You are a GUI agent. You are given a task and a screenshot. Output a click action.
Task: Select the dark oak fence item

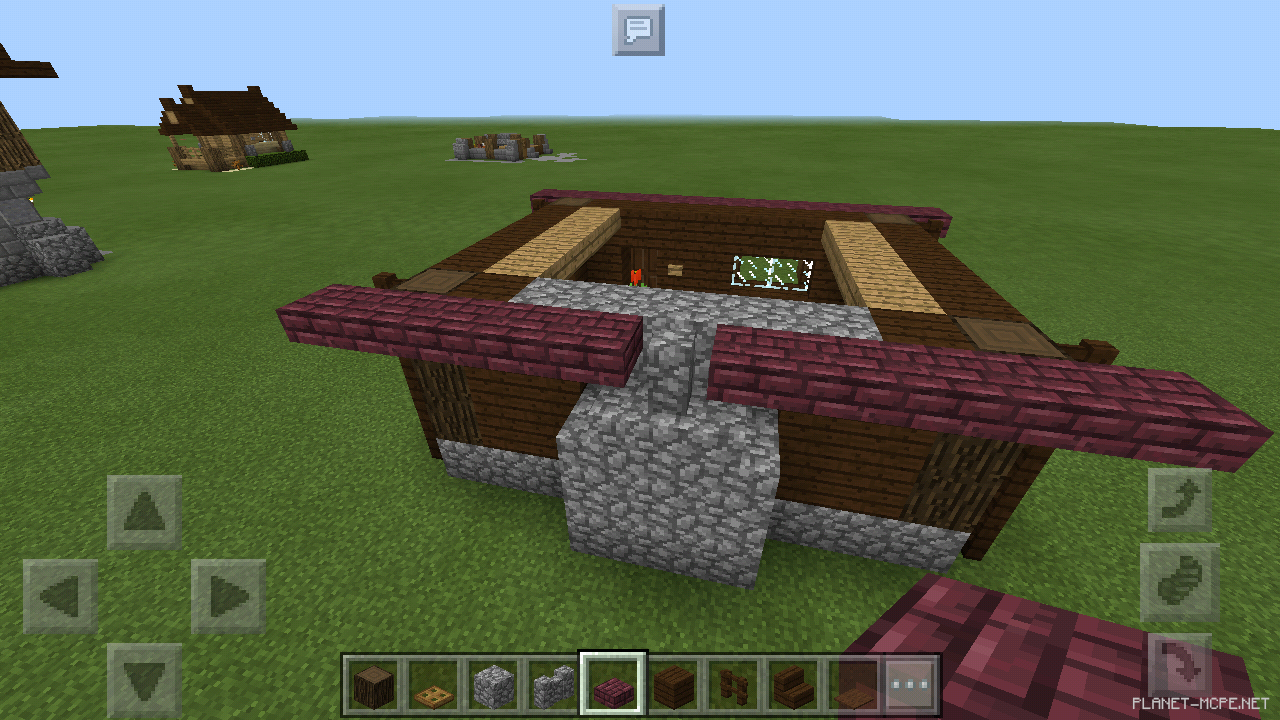point(734,683)
